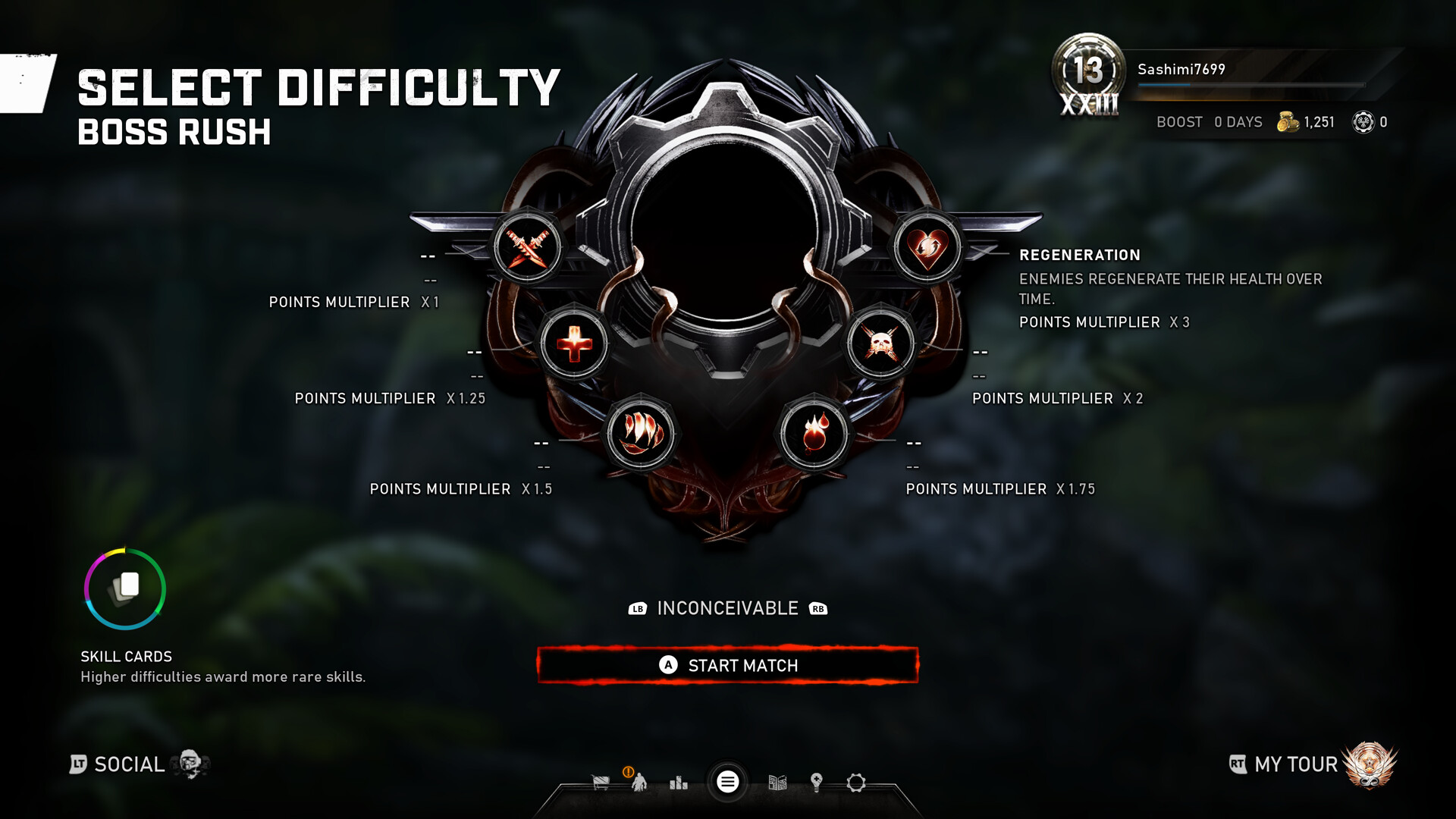
Task: Open the store shopping cart
Action: pyautogui.click(x=601, y=783)
